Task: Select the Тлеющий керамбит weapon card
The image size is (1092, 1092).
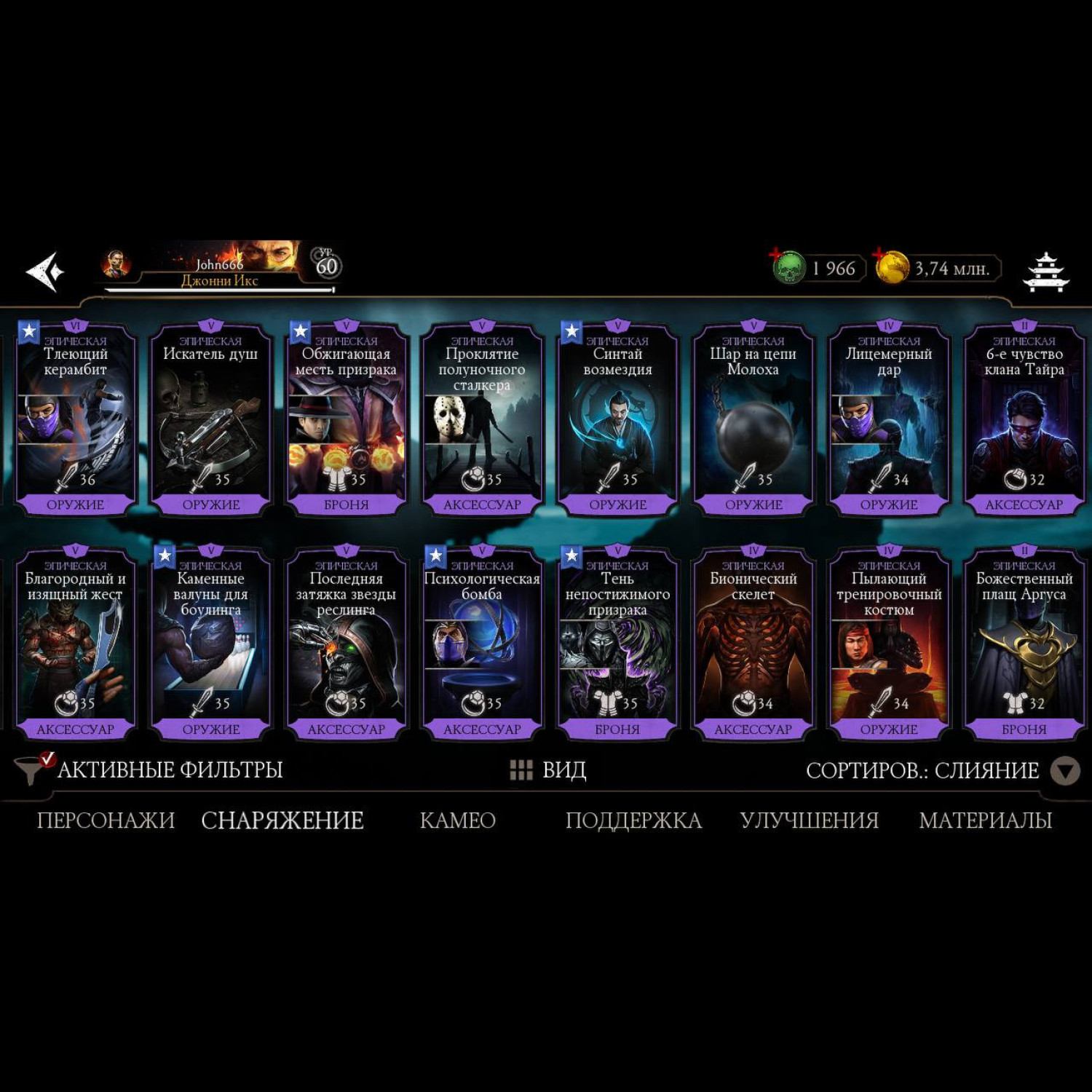Action: click(76, 420)
